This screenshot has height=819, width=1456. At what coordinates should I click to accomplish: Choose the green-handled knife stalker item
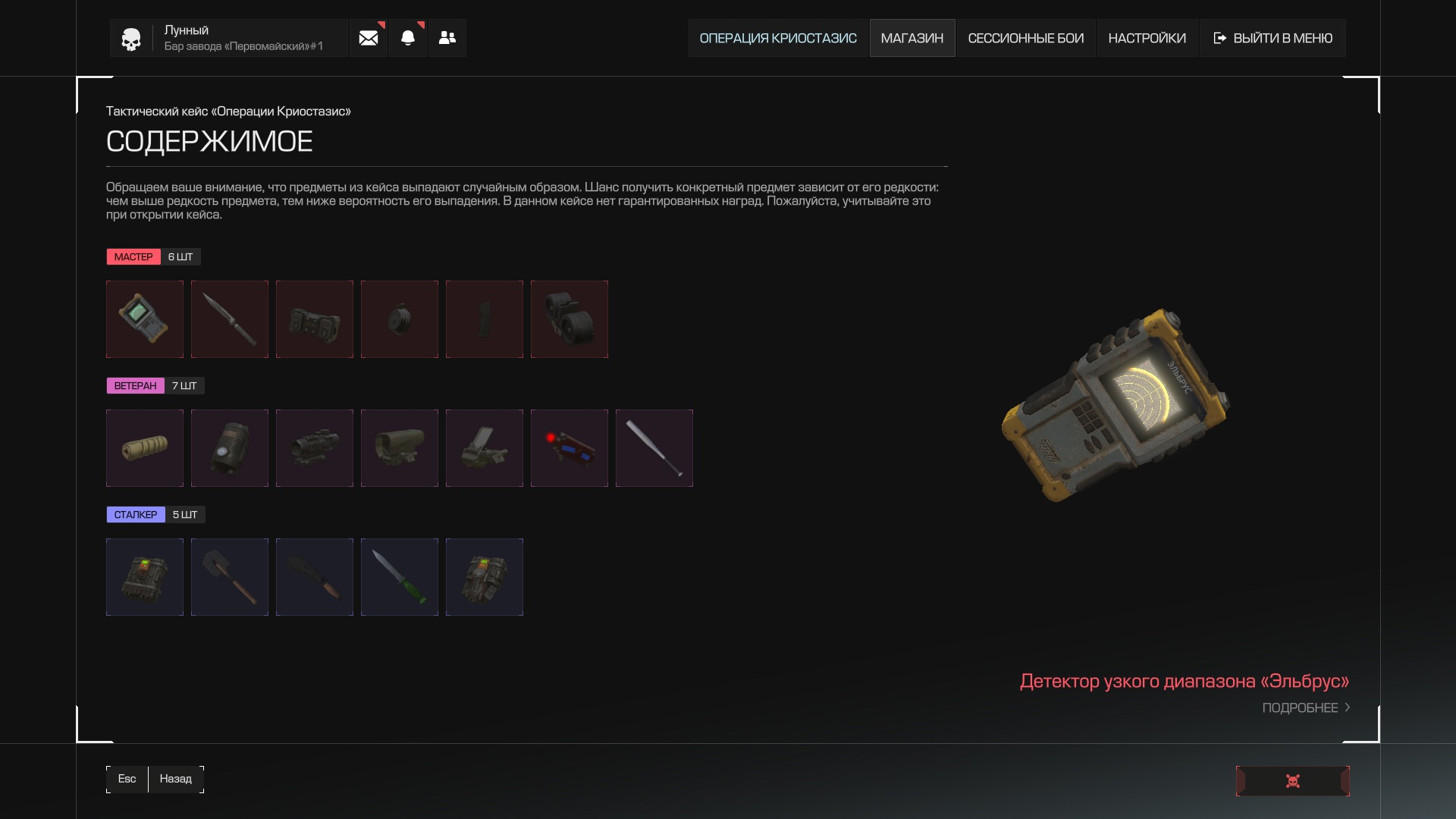point(400,577)
